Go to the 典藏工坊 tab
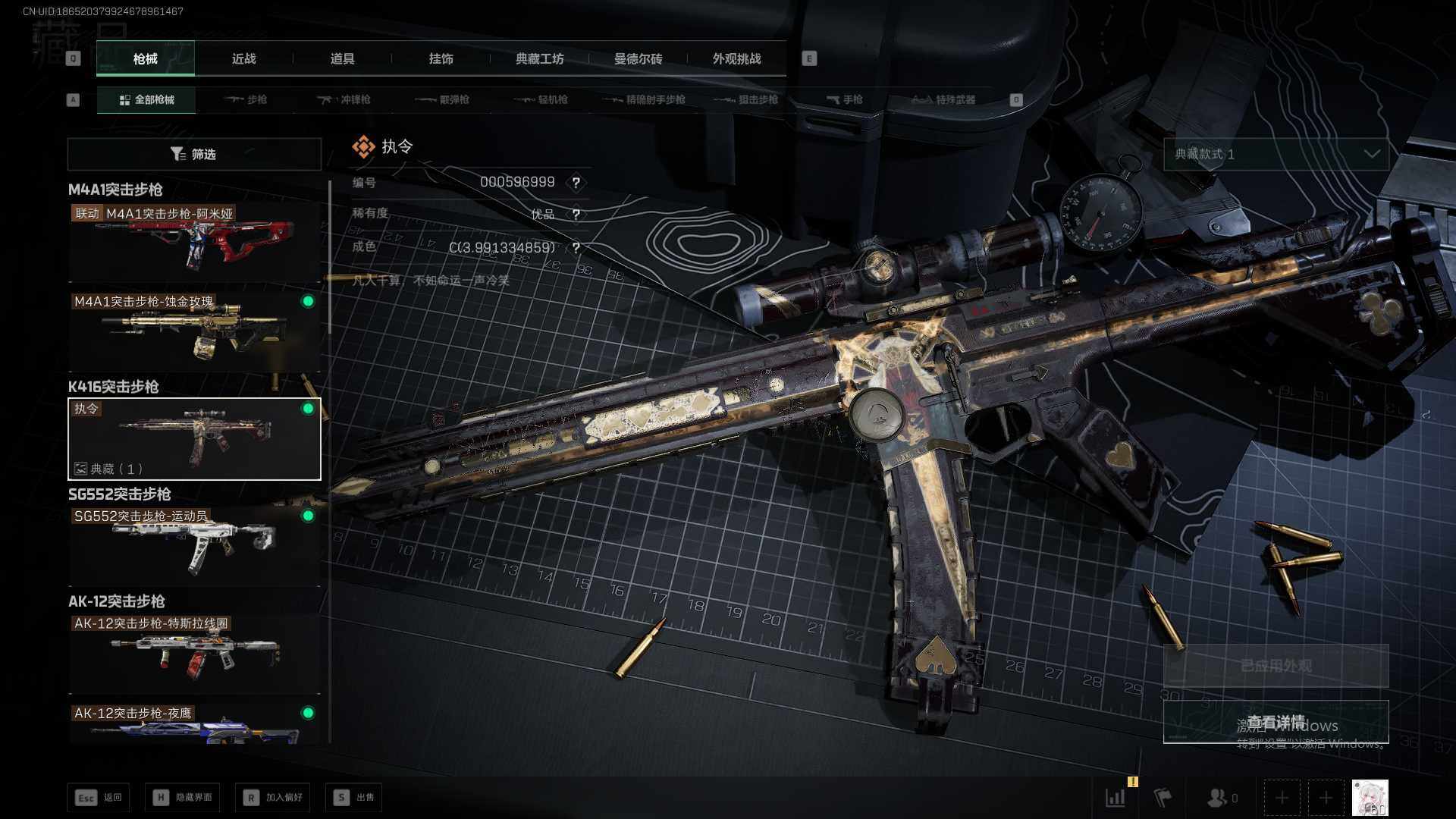This screenshot has width=1456, height=819. pyautogui.click(x=539, y=58)
